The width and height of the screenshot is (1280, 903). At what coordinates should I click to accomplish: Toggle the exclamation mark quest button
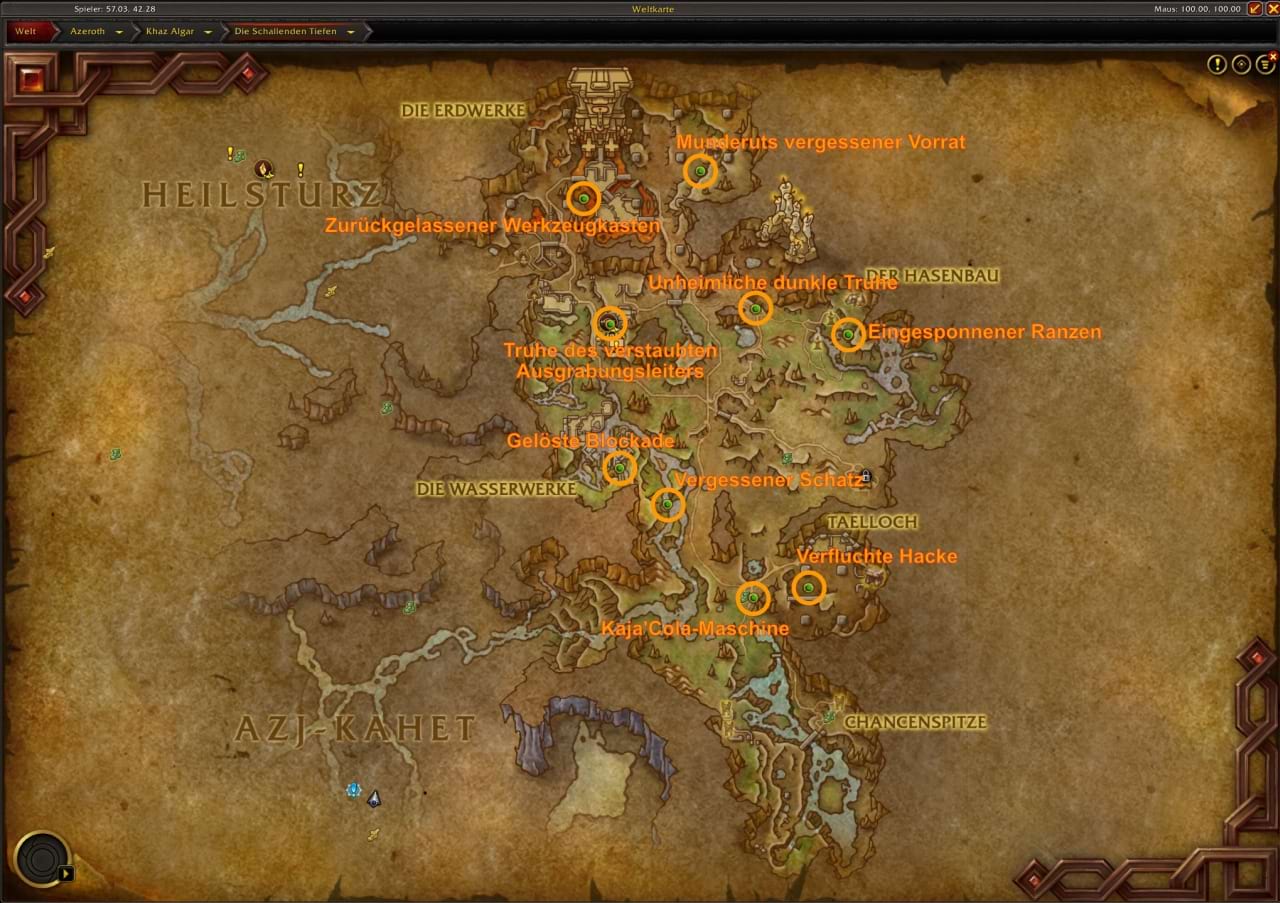point(1216,65)
